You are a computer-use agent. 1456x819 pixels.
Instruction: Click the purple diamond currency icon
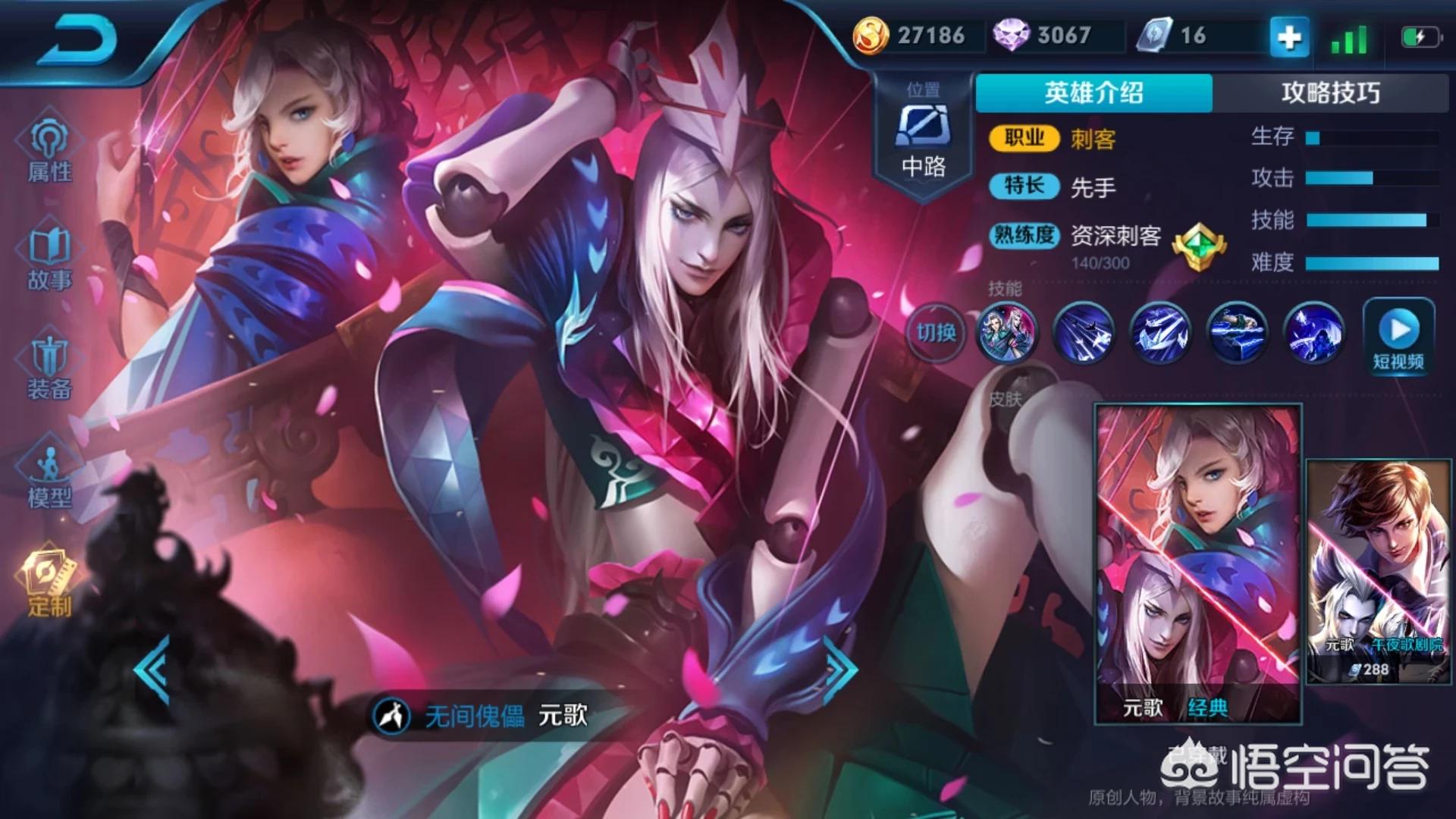[x=1010, y=36]
